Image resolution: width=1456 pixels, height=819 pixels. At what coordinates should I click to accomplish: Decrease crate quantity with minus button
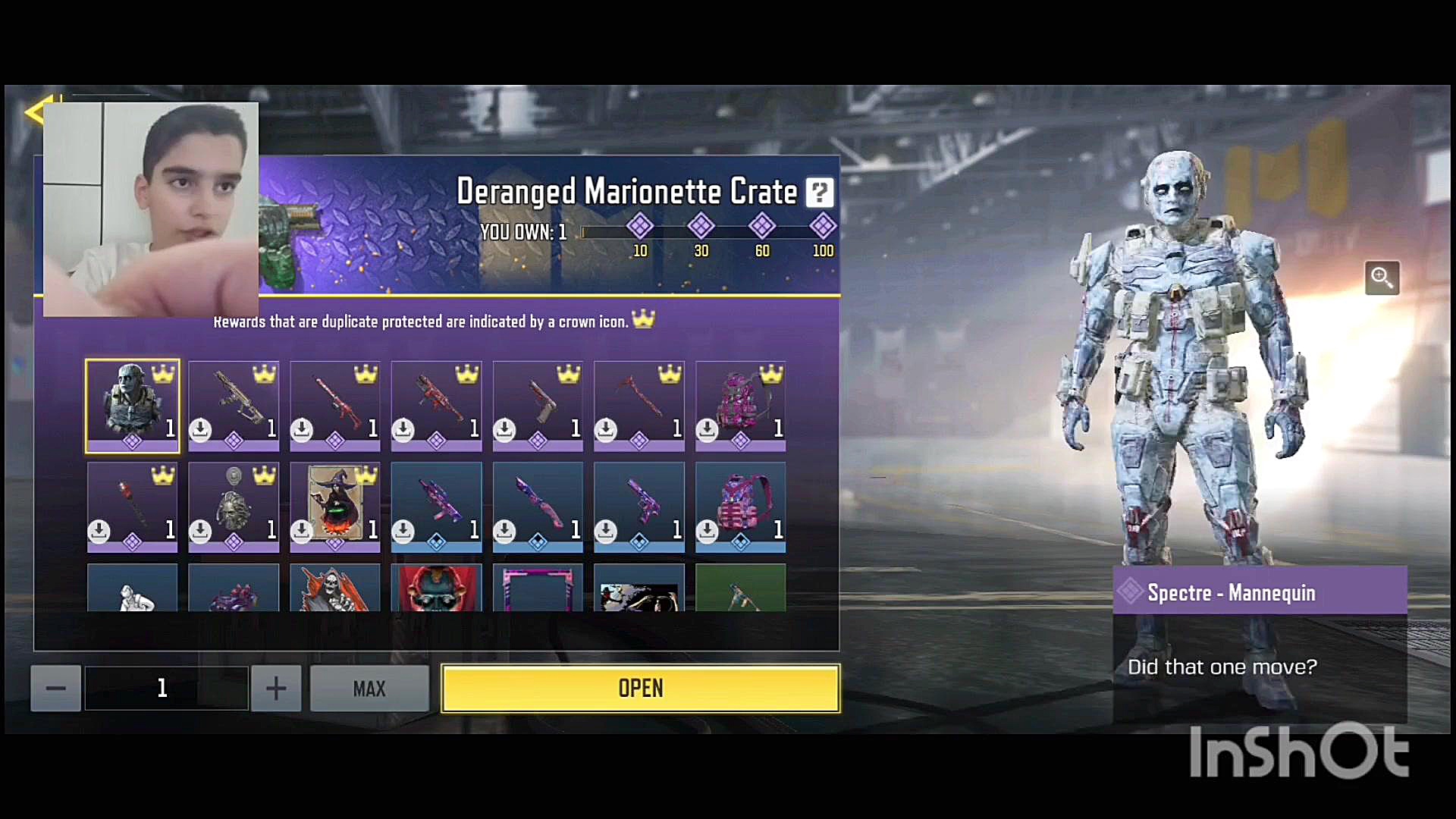click(x=55, y=689)
